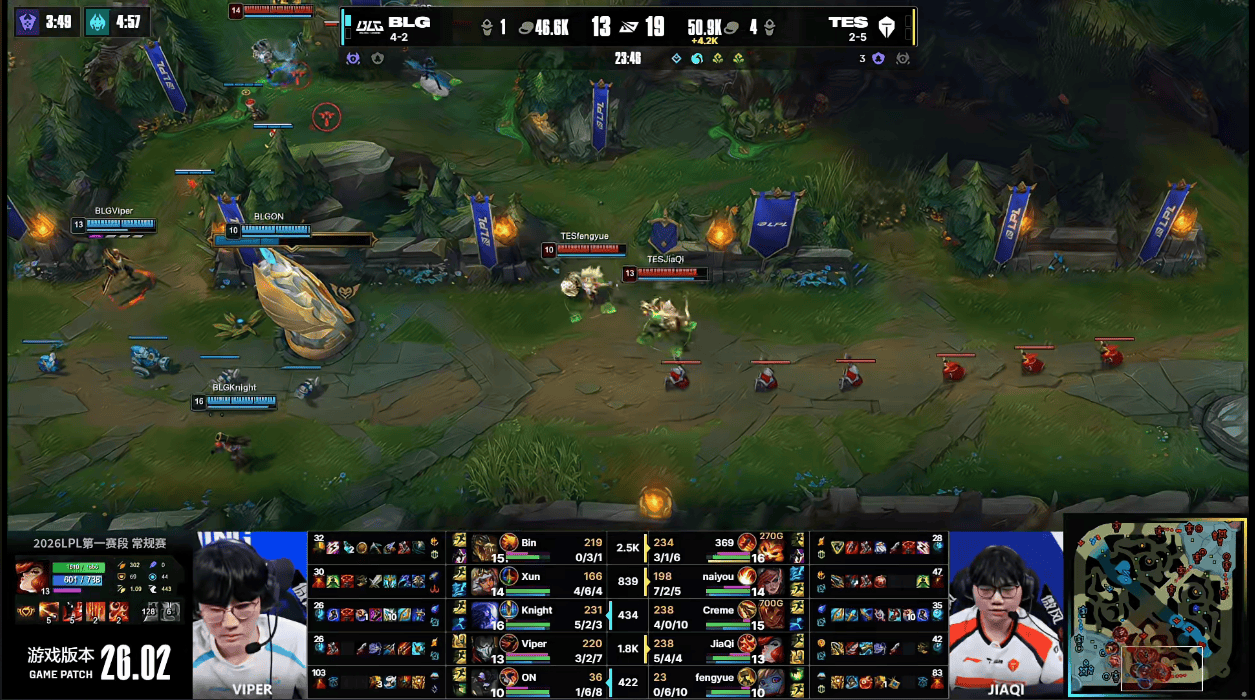Image resolution: width=1255 pixels, height=700 pixels.
Task: Pick fengyue's scoreboard champion portrait
Action: click(769, 679)
